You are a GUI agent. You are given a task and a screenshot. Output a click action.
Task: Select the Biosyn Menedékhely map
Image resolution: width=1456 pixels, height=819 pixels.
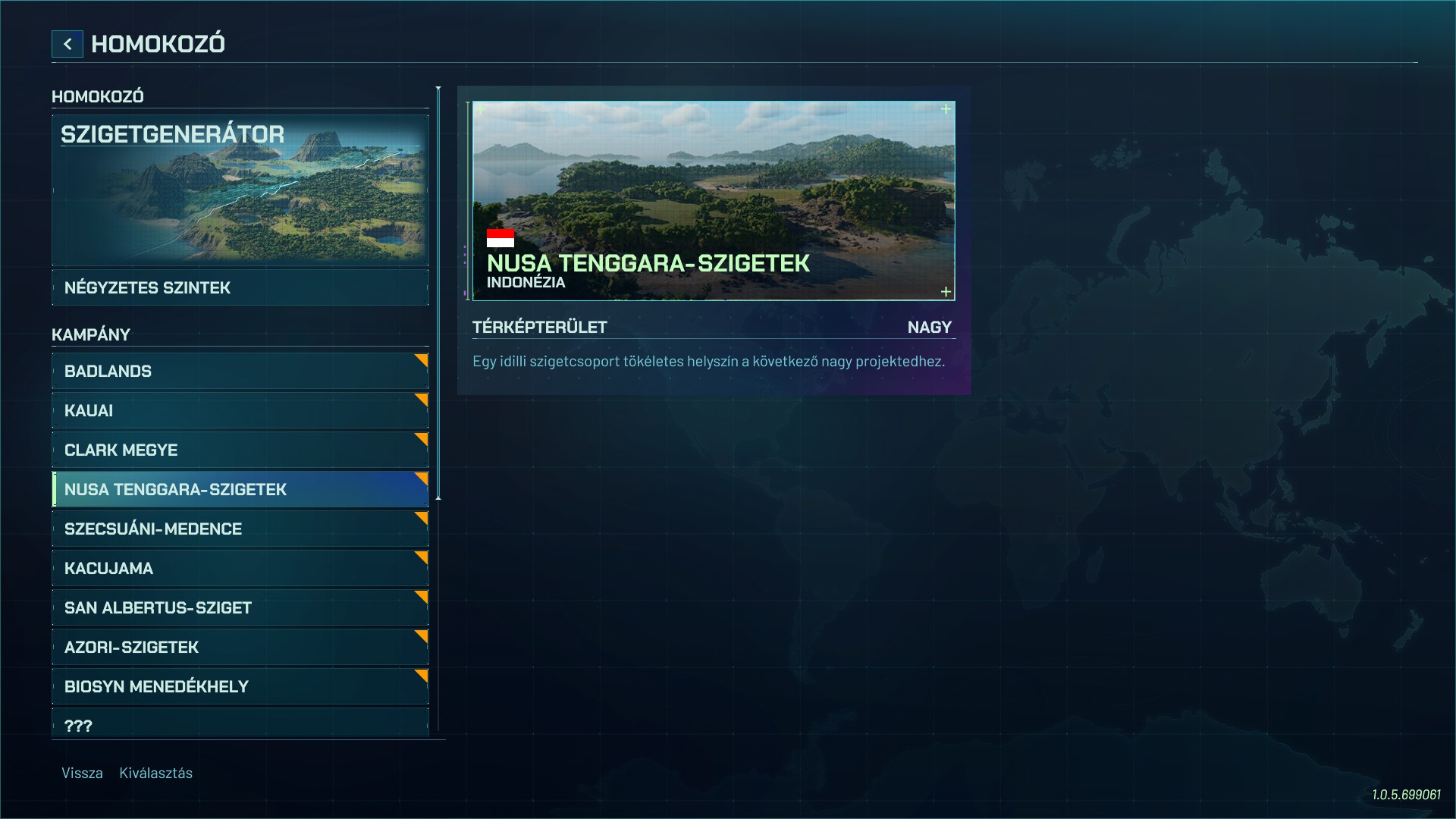click(x=240, y=687)
